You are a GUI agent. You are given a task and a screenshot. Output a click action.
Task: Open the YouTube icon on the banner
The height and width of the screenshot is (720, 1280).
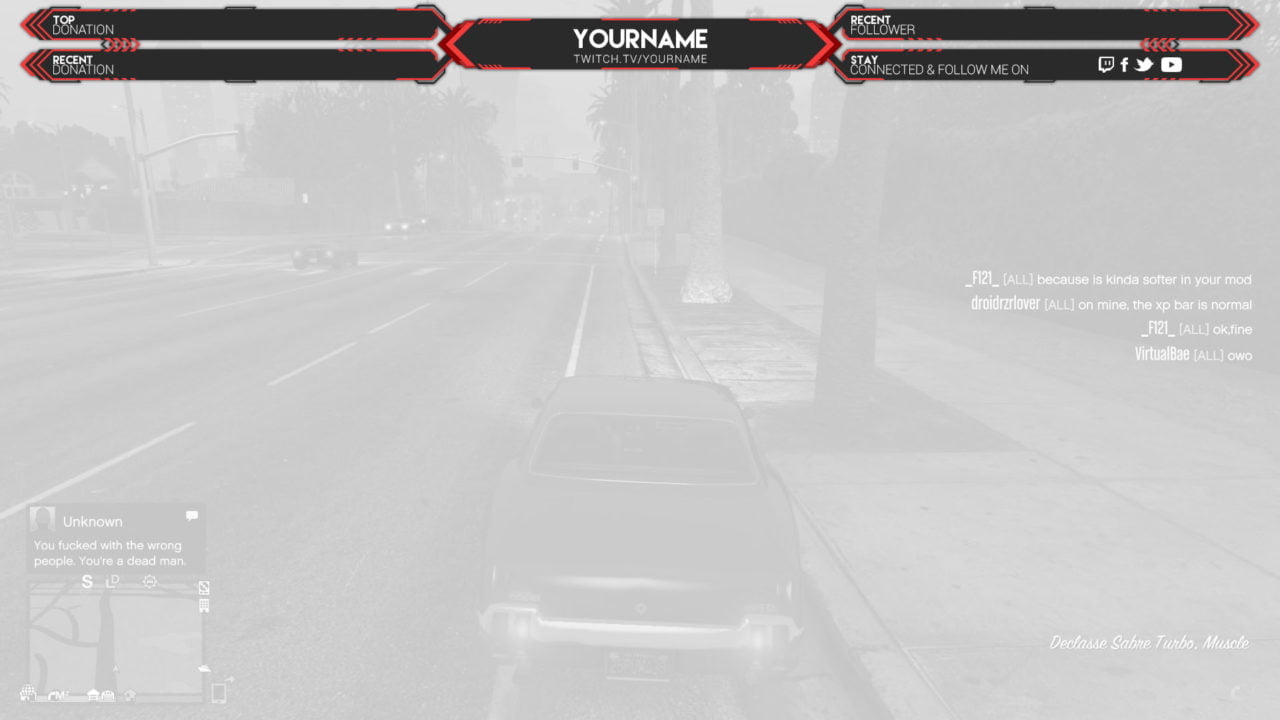click(x=1171, y=64)
